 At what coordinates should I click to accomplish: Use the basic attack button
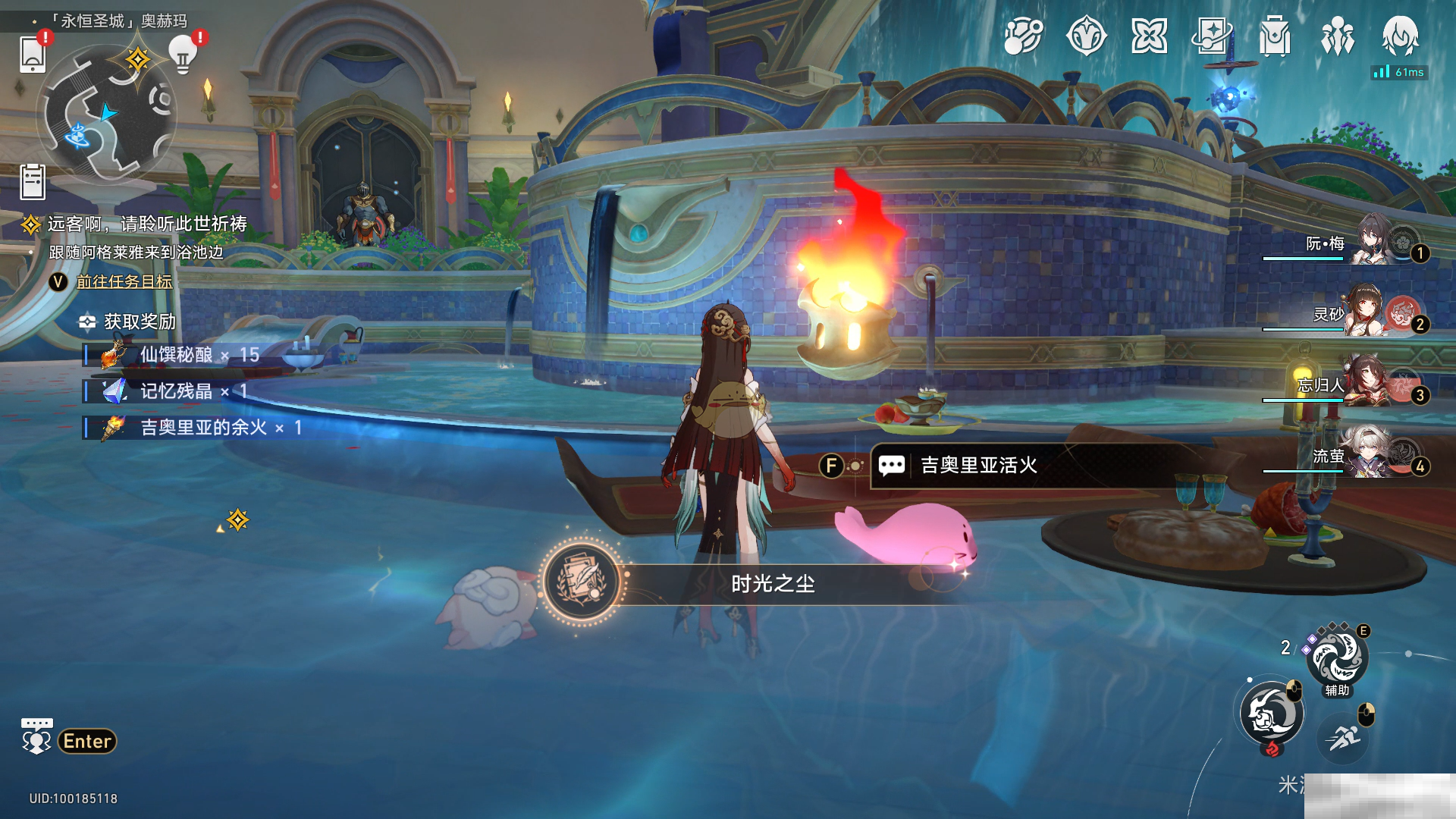[x=1272, y=714]
